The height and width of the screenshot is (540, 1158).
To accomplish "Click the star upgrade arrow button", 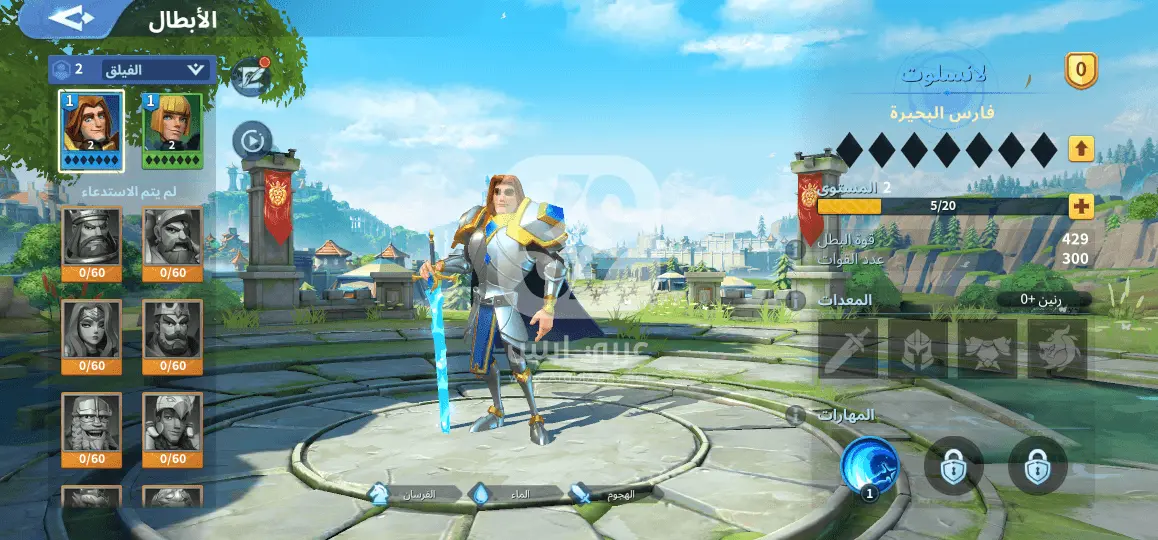I will click(1081, 149).
